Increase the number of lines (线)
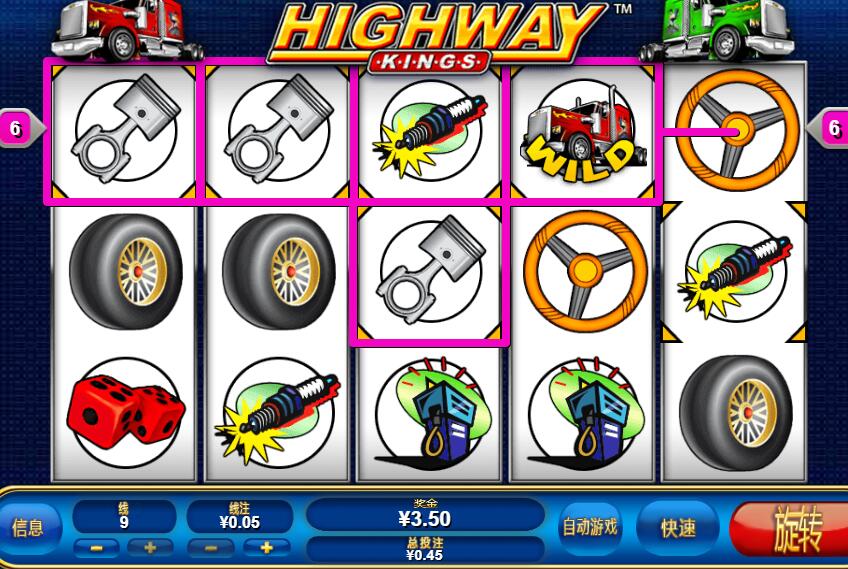Image resolution: width=848 pixels, height=569 pixels. [x=149, y=547]
